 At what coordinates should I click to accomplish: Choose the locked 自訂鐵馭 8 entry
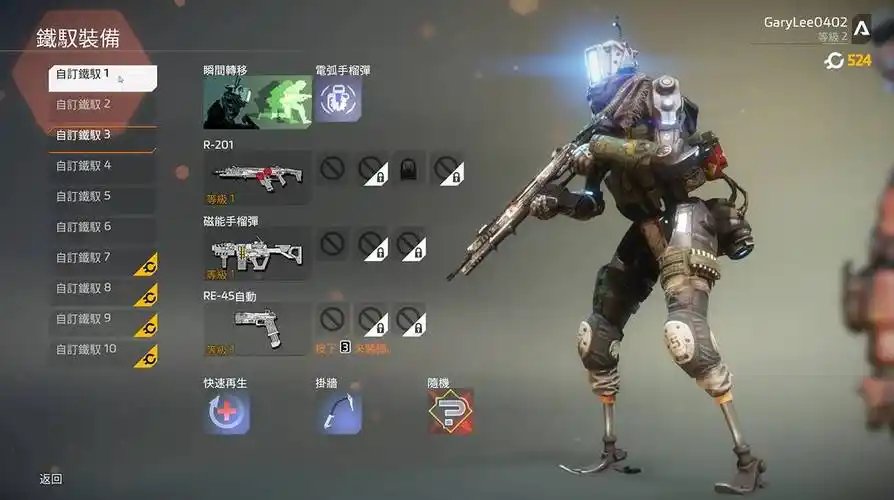point(102,288)
